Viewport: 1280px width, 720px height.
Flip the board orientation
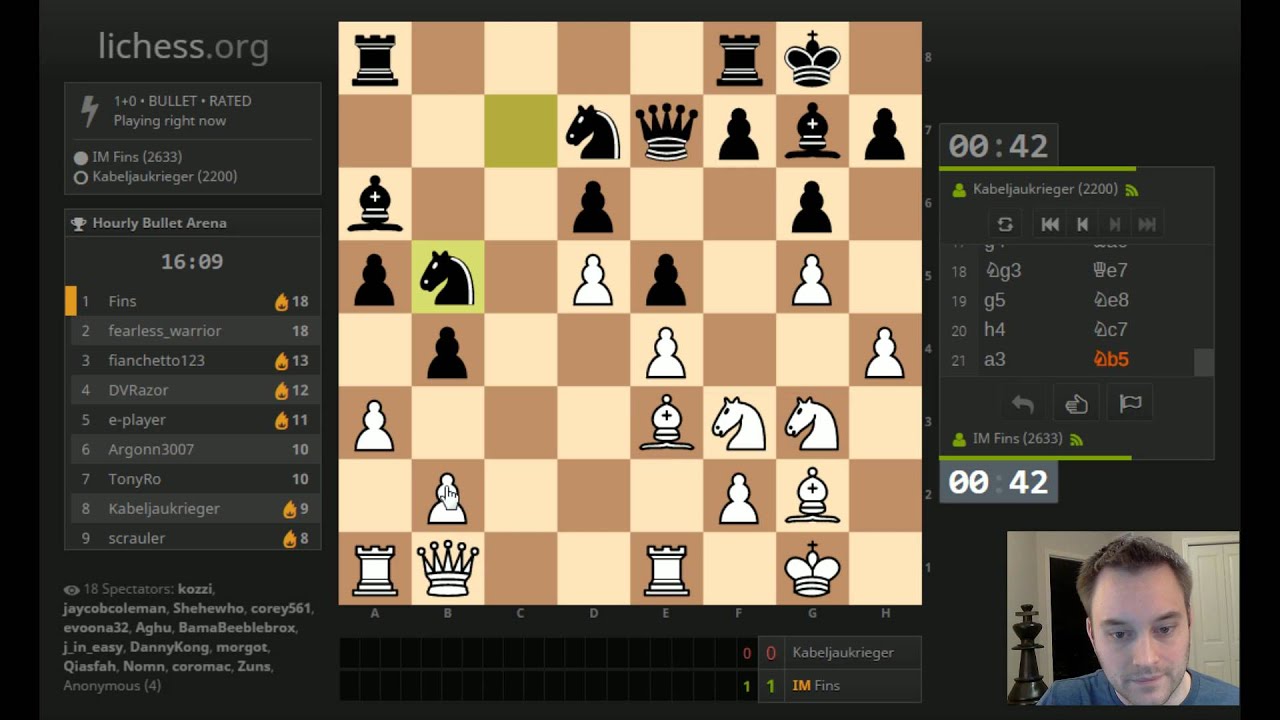pyautogui.click(x=1005, y=223)
